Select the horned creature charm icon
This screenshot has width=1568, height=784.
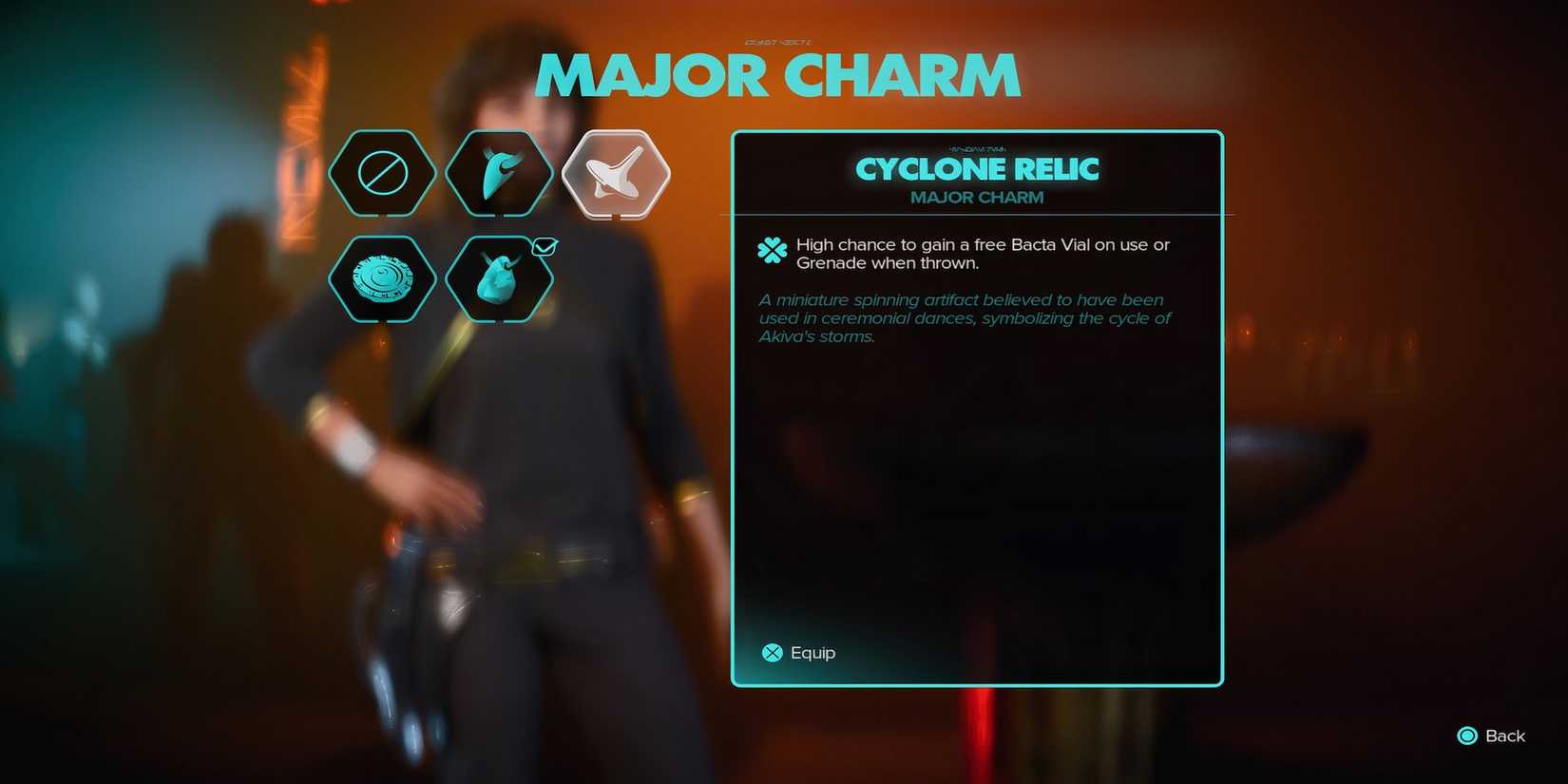coord(501,173)
